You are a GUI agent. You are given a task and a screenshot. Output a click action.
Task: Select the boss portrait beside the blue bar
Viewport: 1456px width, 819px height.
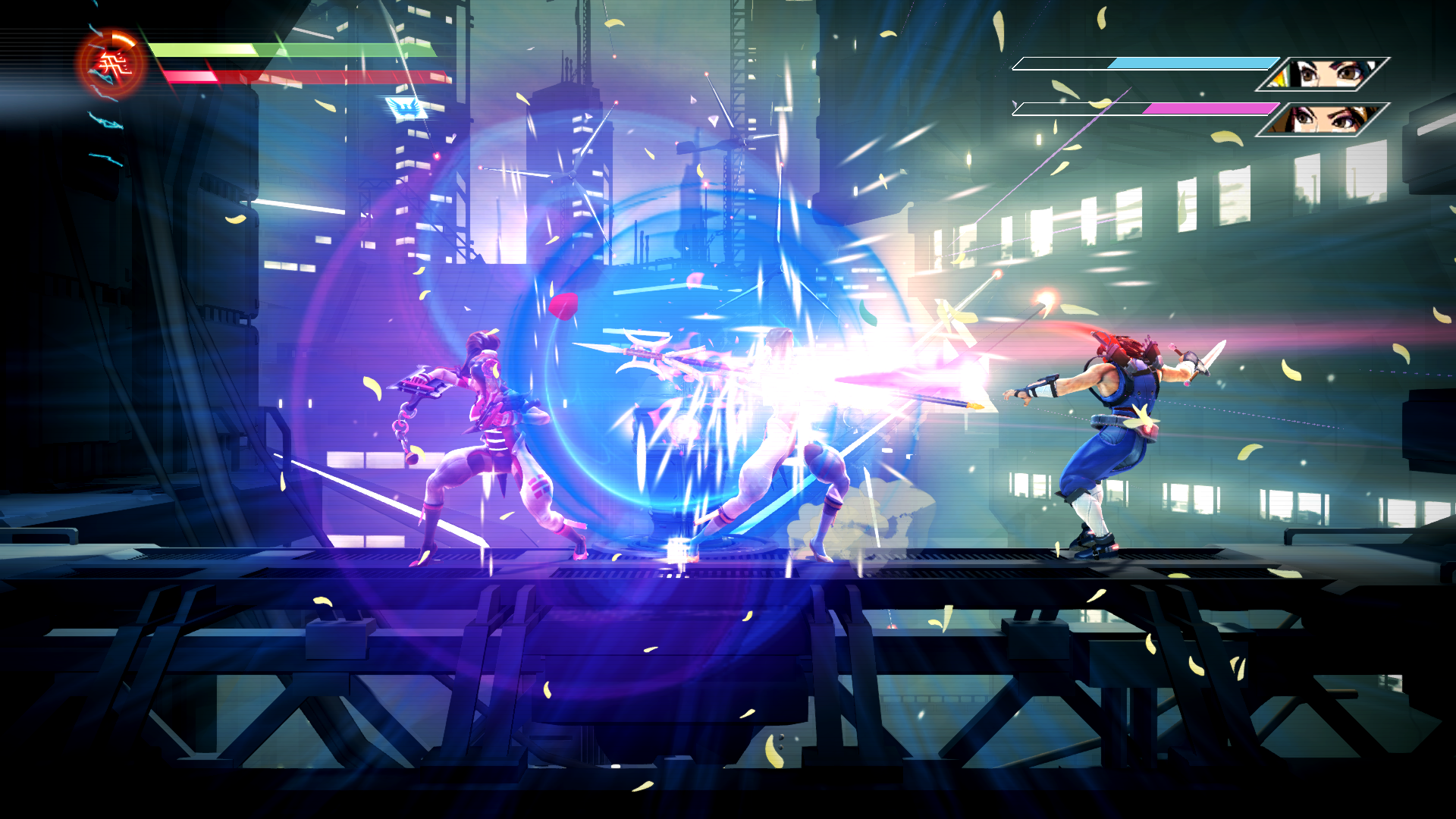[1324, 74]
